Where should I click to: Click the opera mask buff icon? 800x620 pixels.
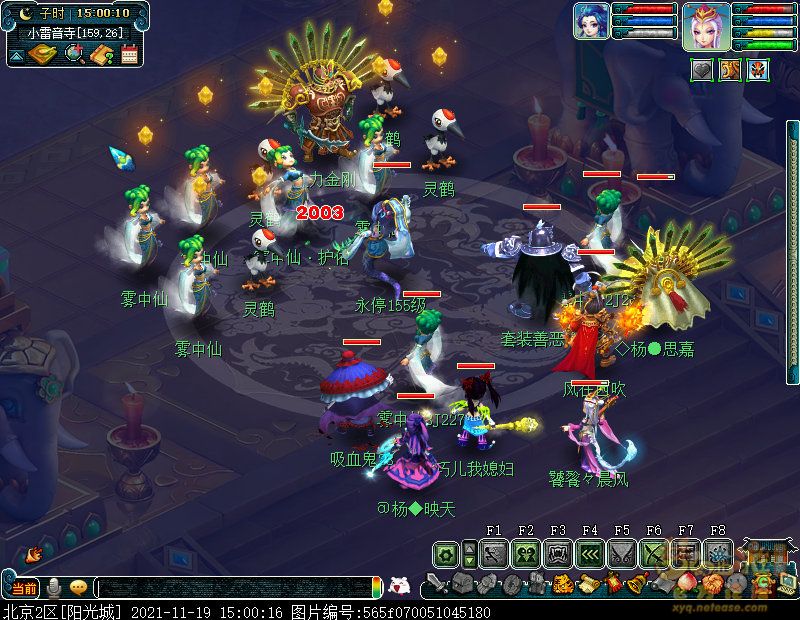758,70
